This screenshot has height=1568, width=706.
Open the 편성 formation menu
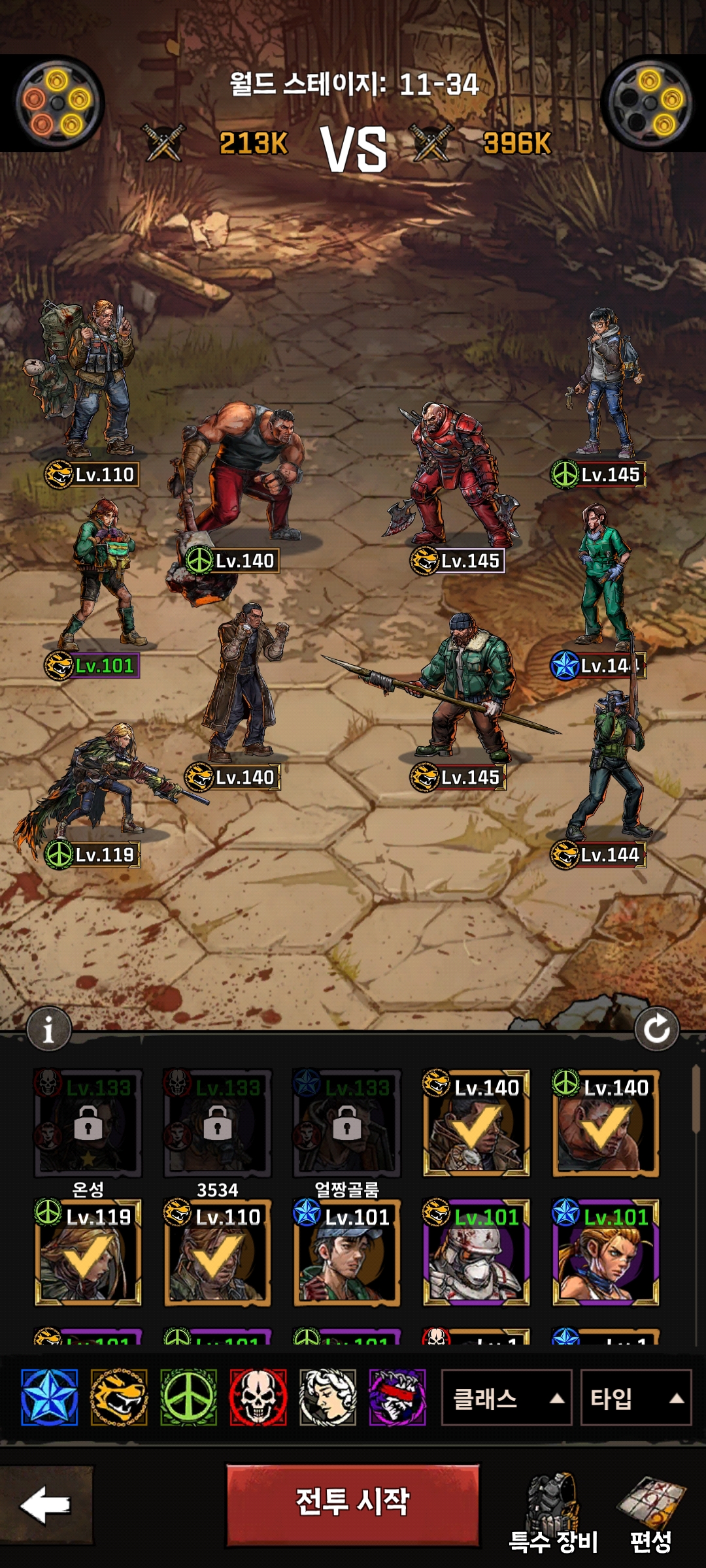651,1514
